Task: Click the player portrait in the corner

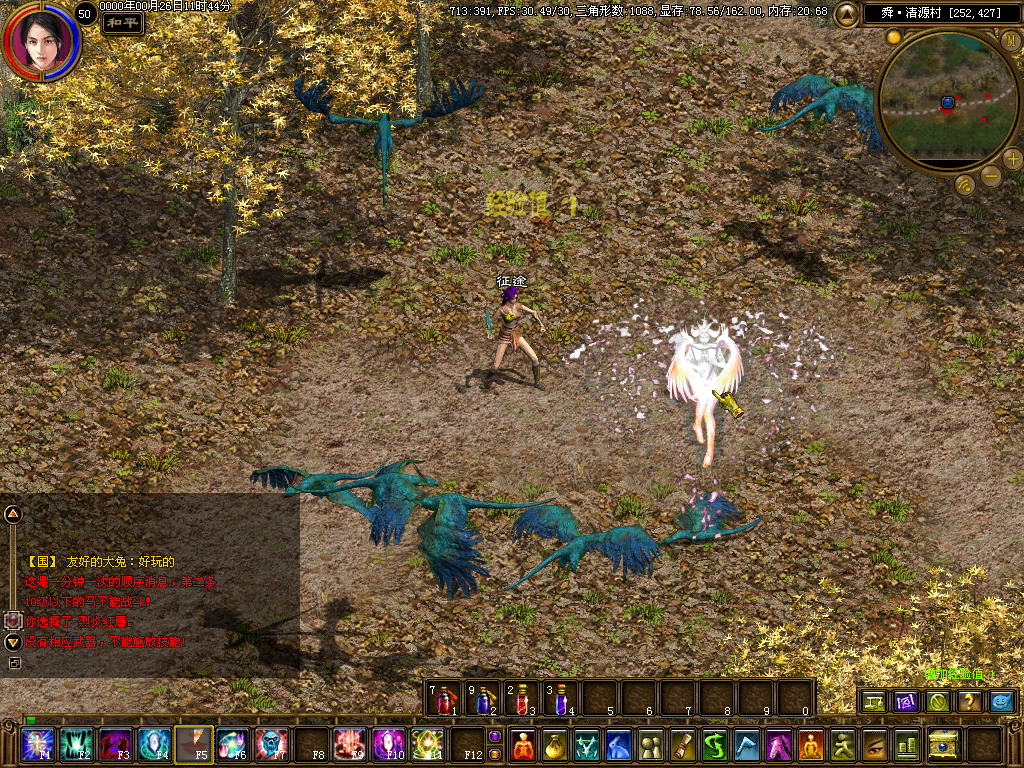Action: tap(40, 40)
